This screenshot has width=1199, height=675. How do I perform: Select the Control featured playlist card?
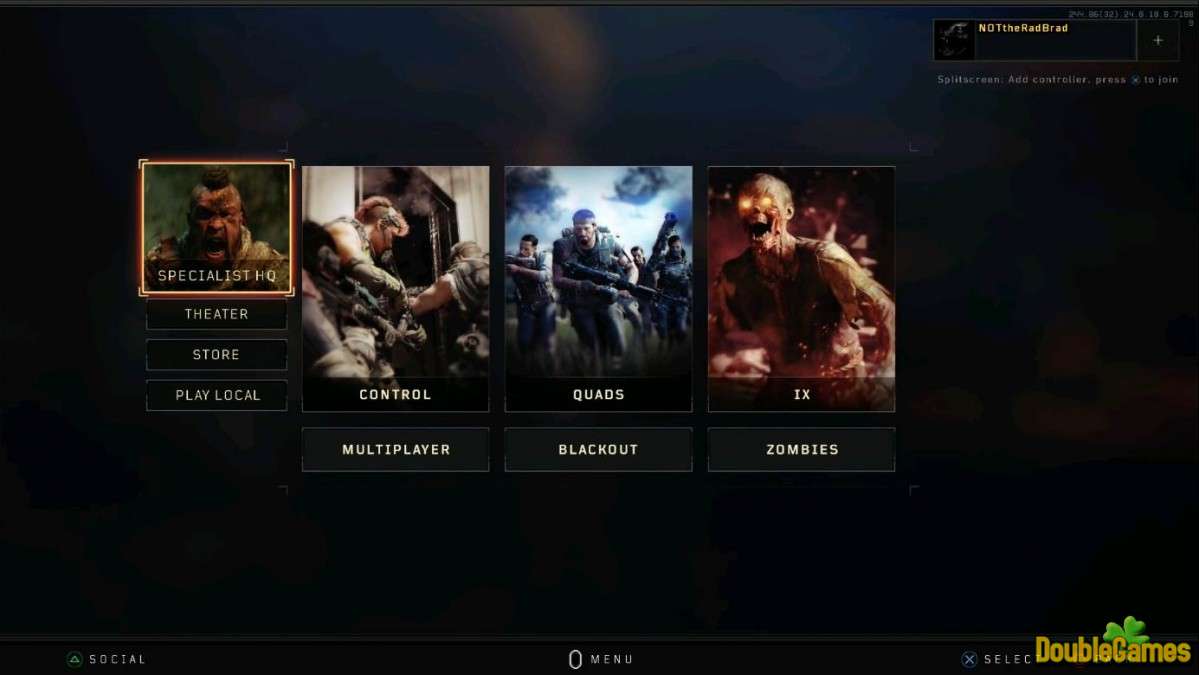point(395,288)
